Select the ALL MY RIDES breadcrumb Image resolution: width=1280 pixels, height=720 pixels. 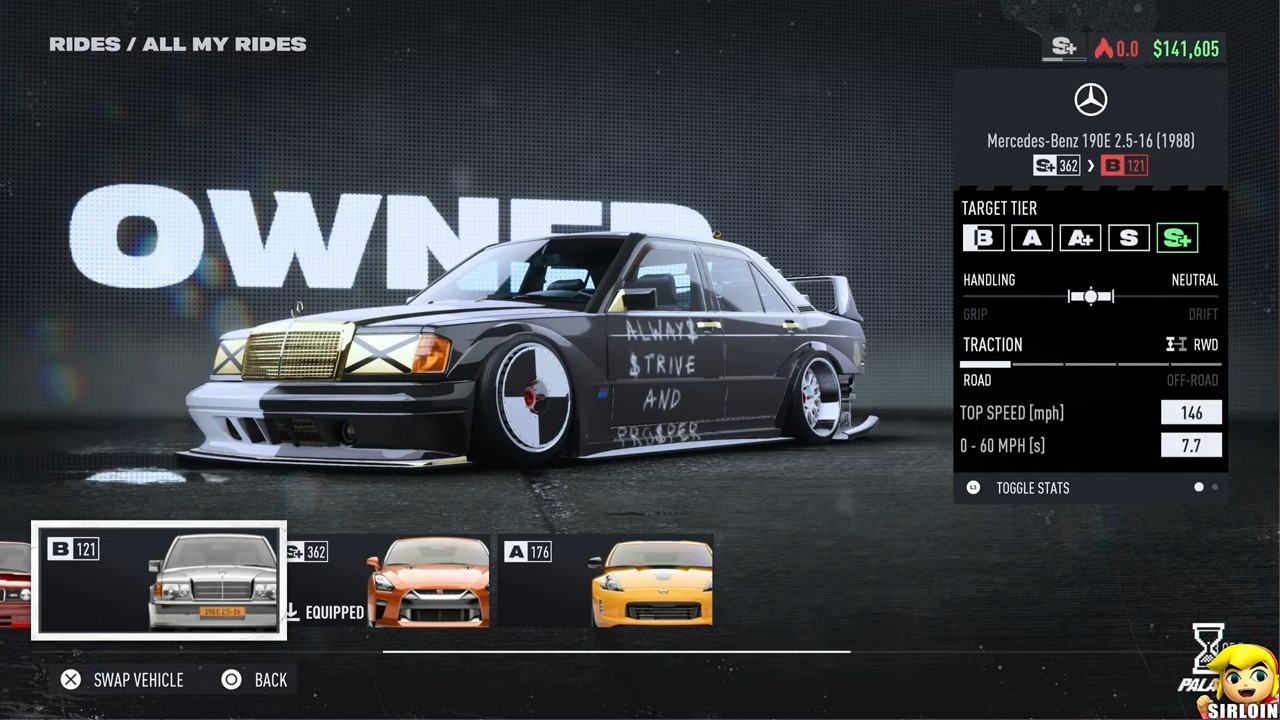coord(224,44)
